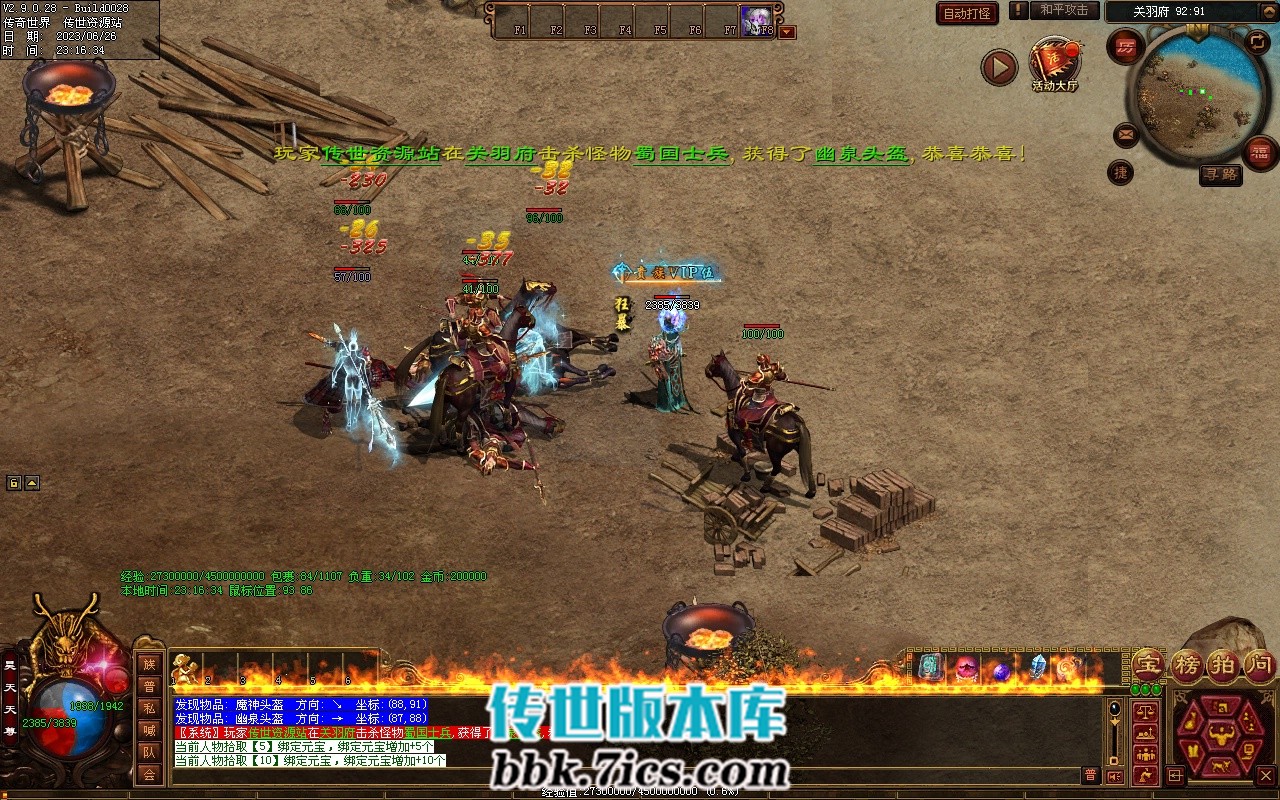Screen dimensions: 1280x800
Task: Open the 活动大厅 activity hall
Action: click(1055, 64)
